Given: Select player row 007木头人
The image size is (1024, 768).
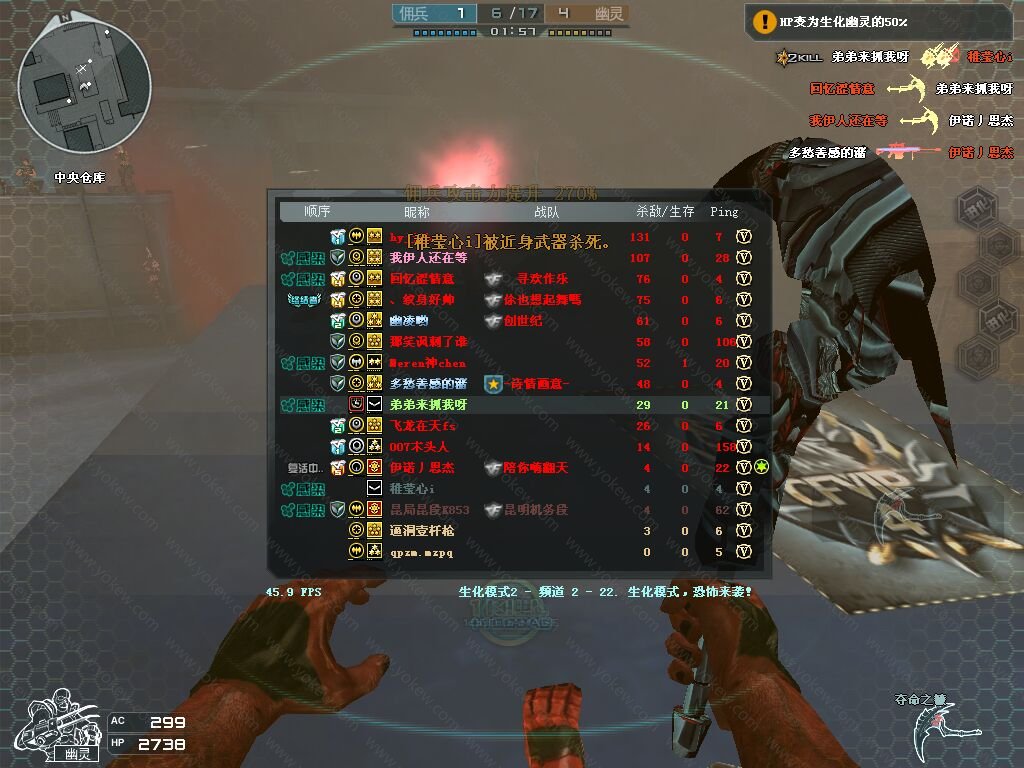Looking at the screenshot, I should [x=419, y=447].
